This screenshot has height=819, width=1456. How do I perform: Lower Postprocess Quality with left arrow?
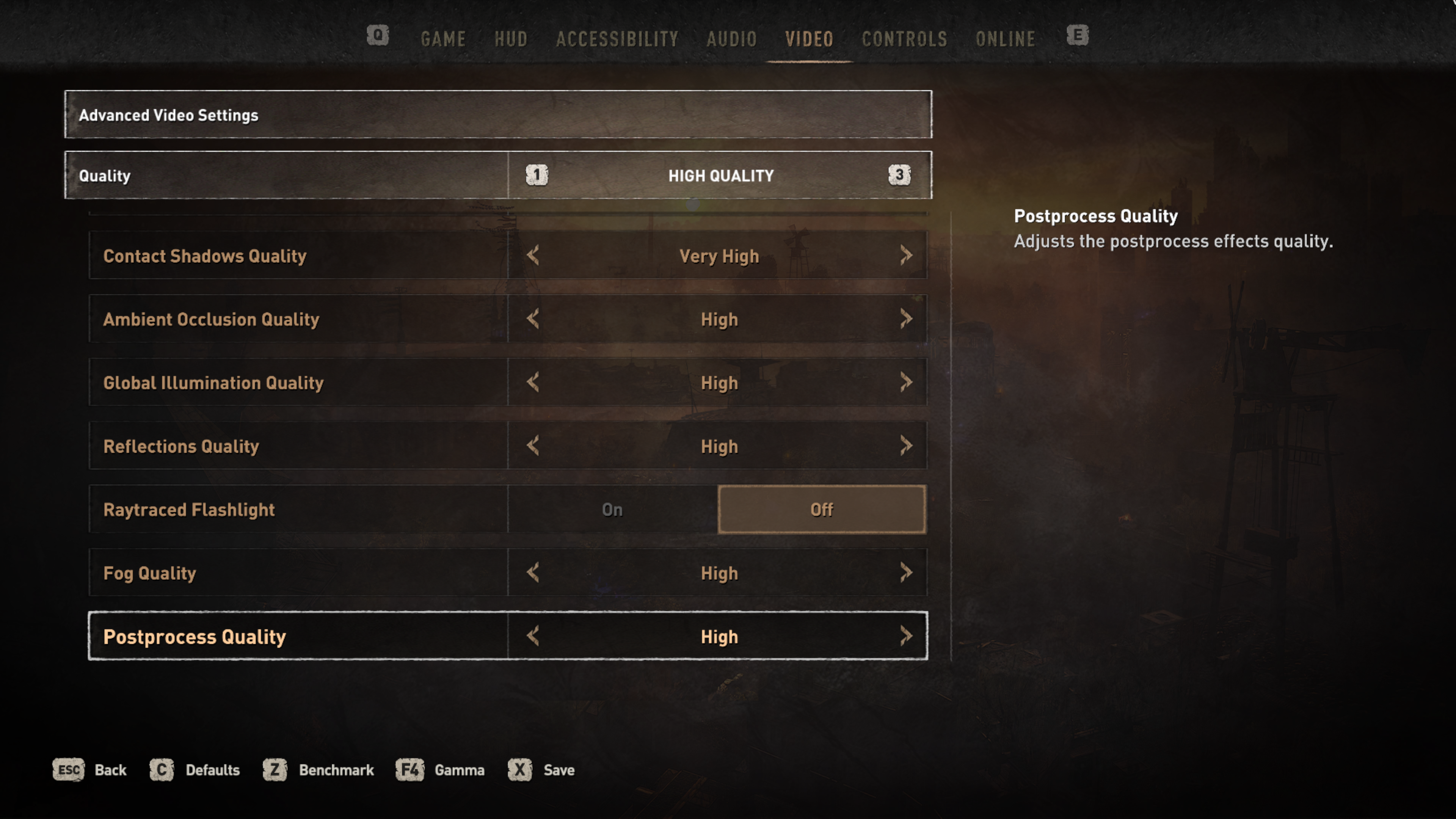click(532, 637)
